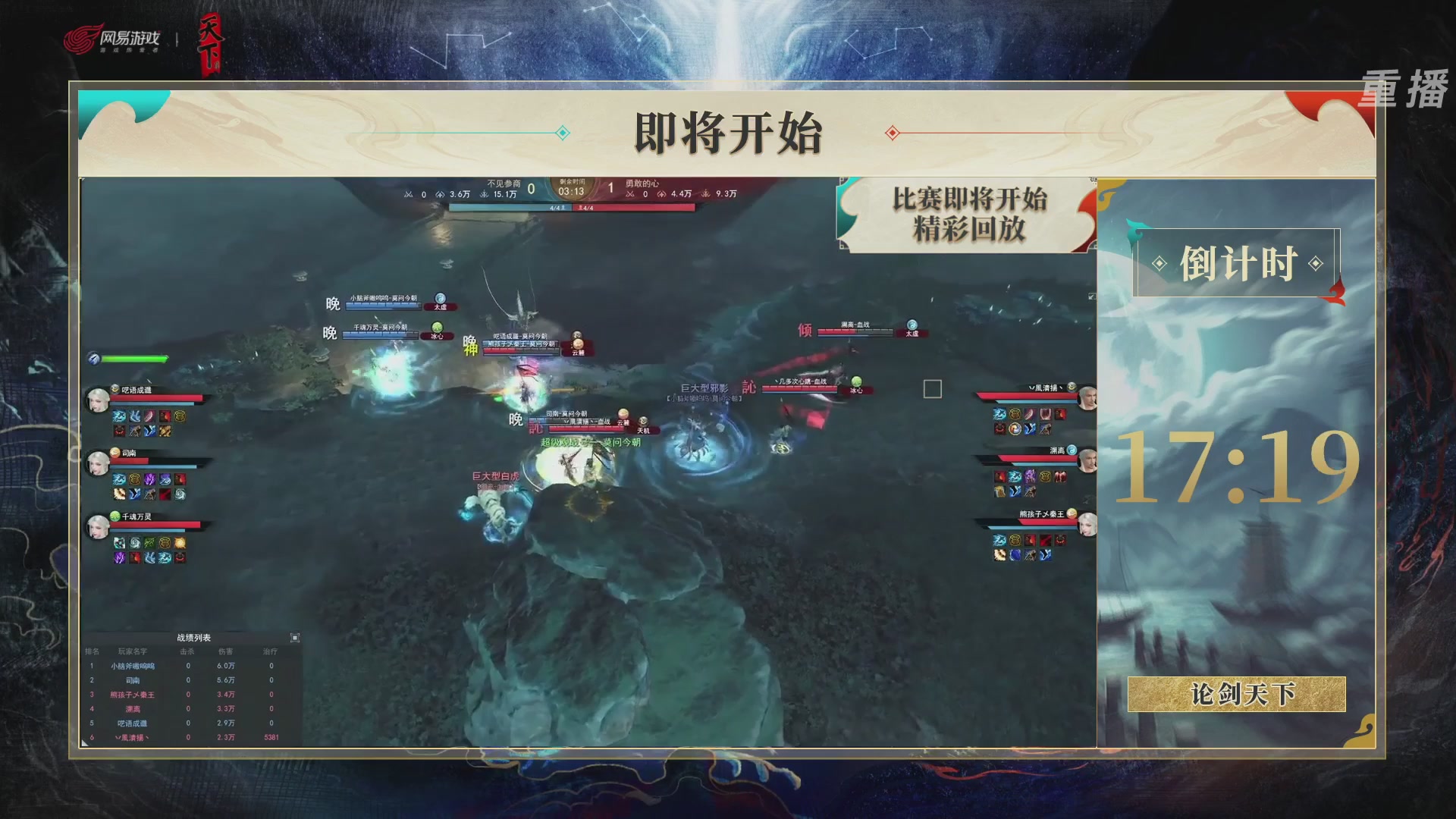Toggle the 云麓 status icon beside 熊孩子乄秦王's nameplate

pos(577,343)
